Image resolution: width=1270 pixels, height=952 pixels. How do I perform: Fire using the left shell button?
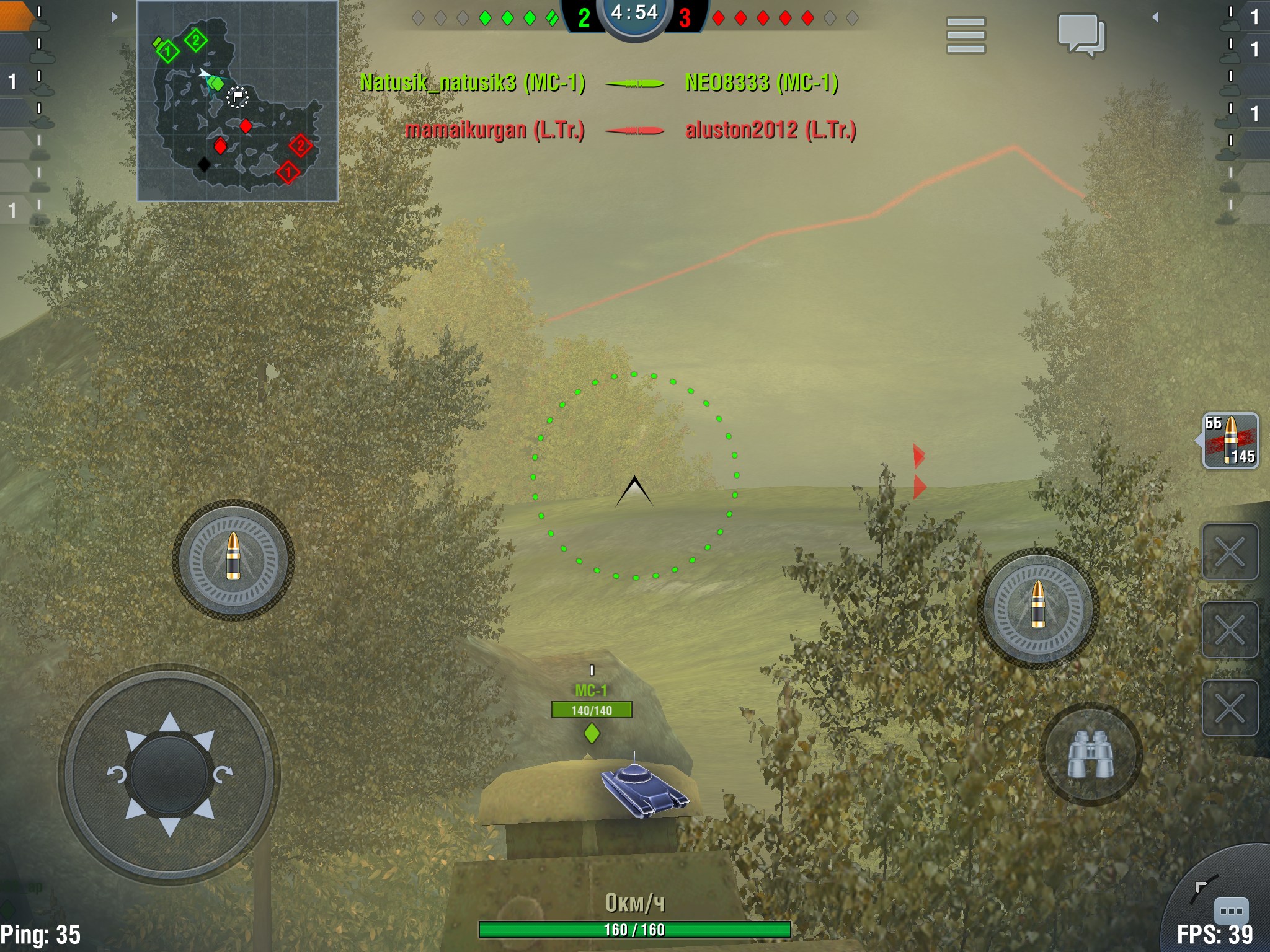click(x=233, y=559)
